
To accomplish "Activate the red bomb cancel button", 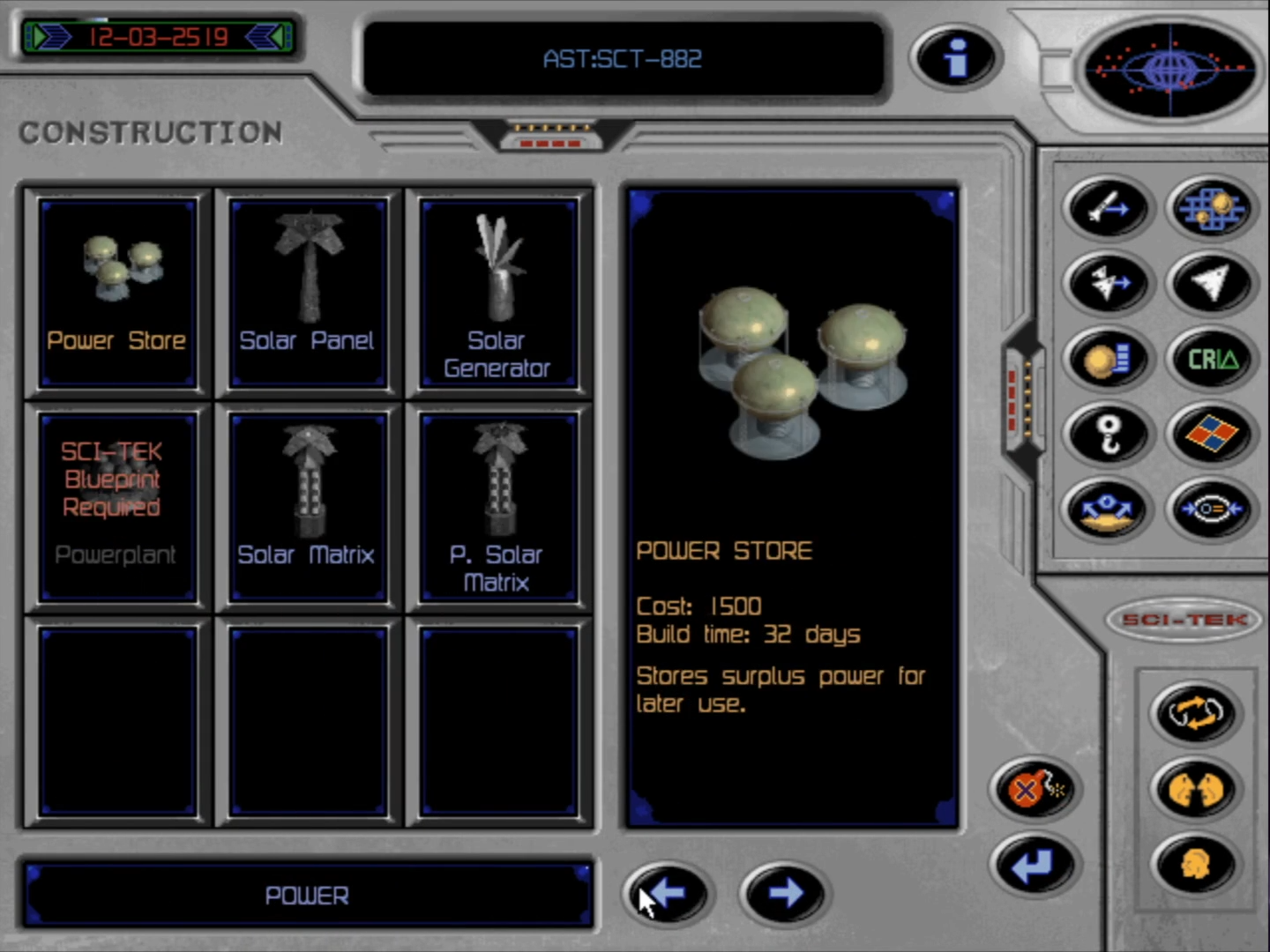I will click(1035, 788).
